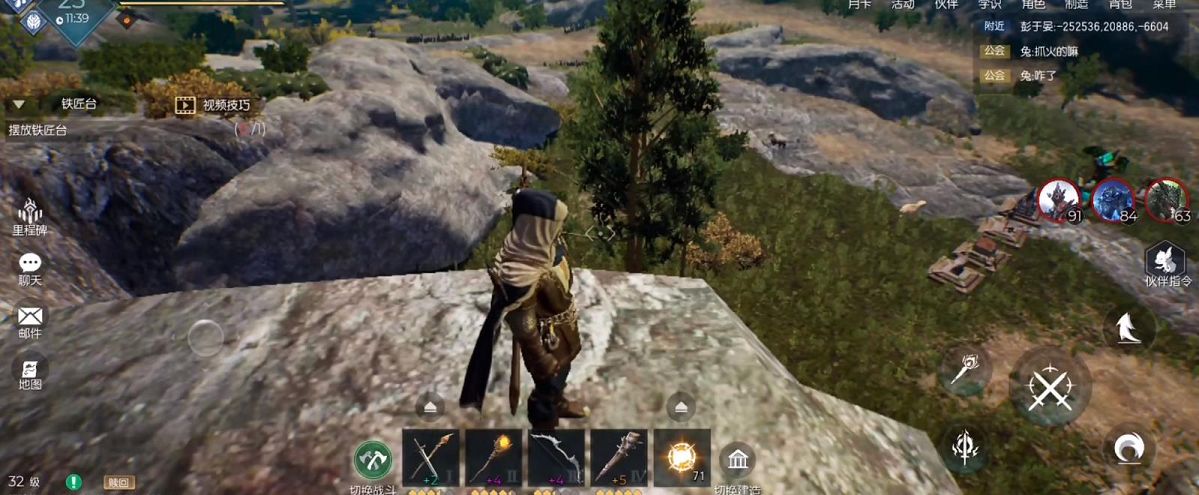1199x495 pixels.
Task: Equip the fire staff in slot II
Action: [x=493, y=458]
